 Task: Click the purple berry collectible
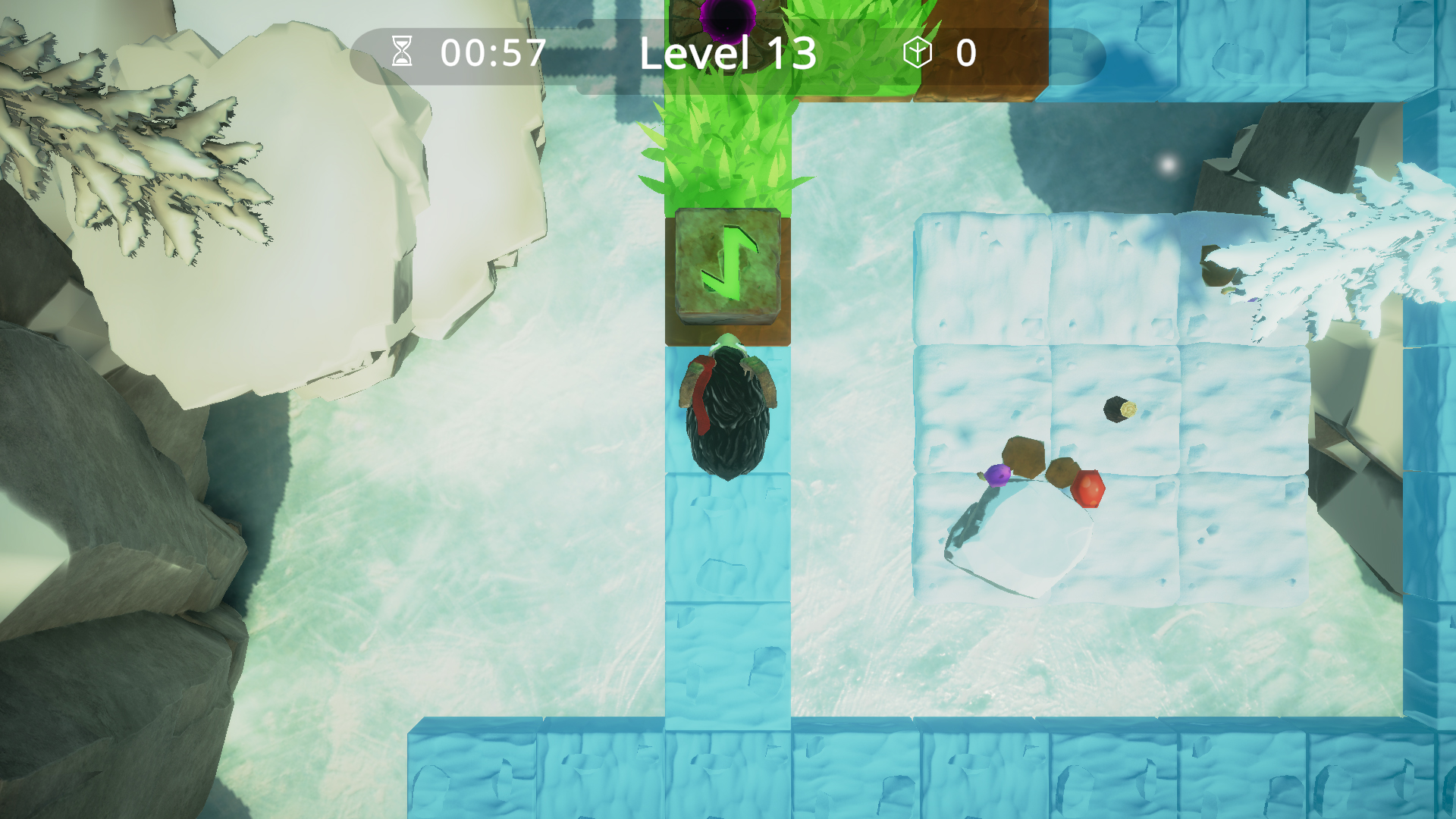tap(997, 474)
